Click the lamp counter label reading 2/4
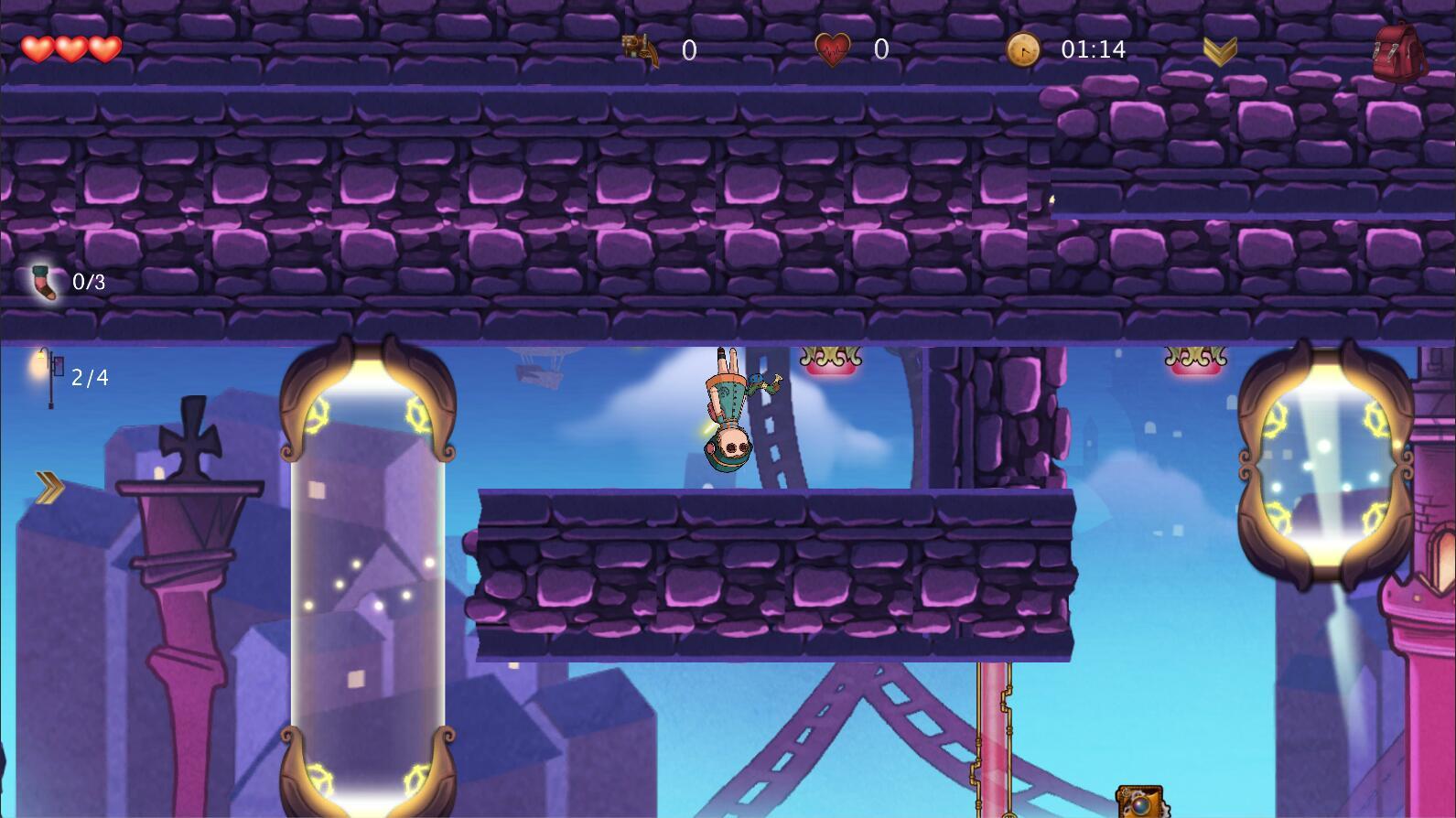This screenshot has height=818, width=1456. pos(89,376)
